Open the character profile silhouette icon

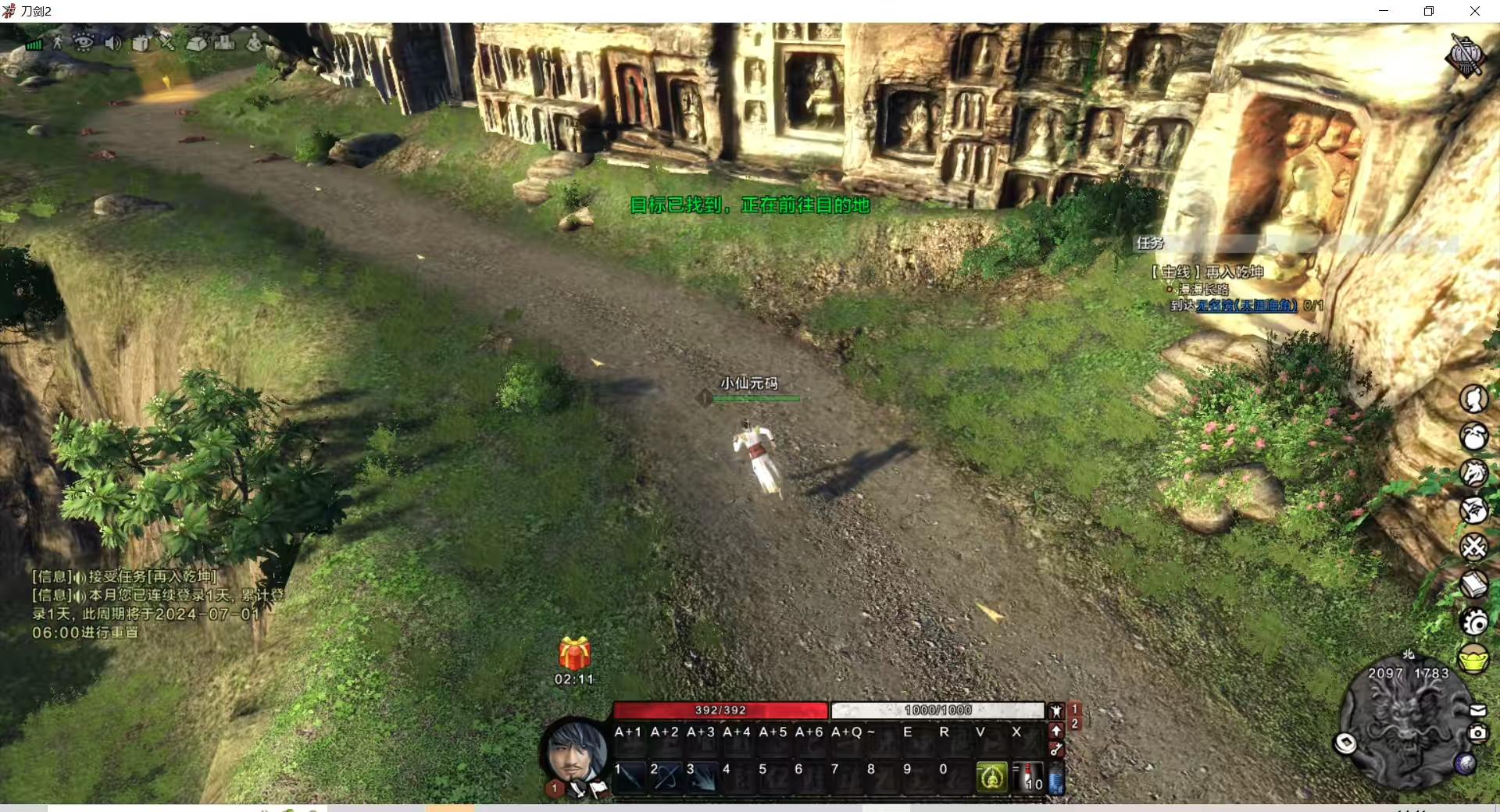[1473, 399]
